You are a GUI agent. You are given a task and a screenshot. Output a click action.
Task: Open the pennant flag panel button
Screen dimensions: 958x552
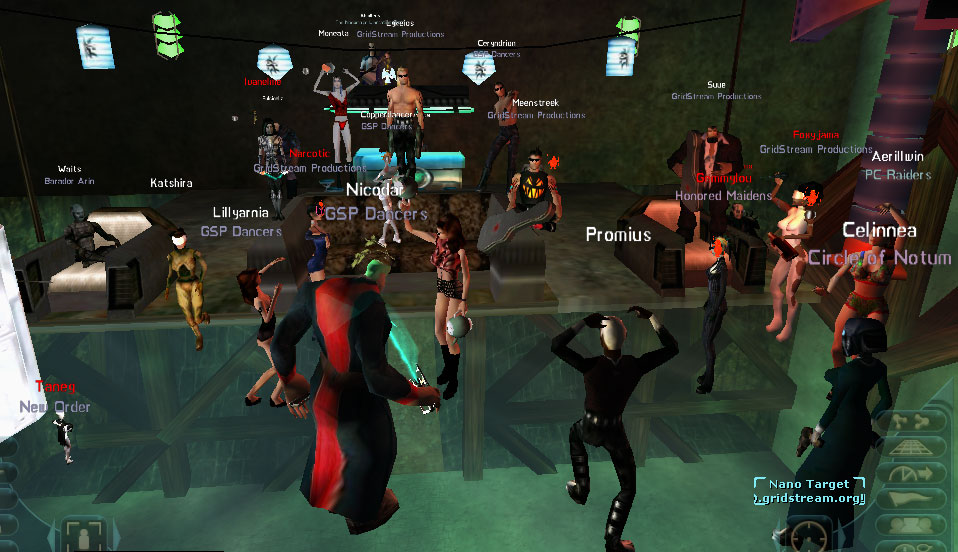click(x=909, y=497)
